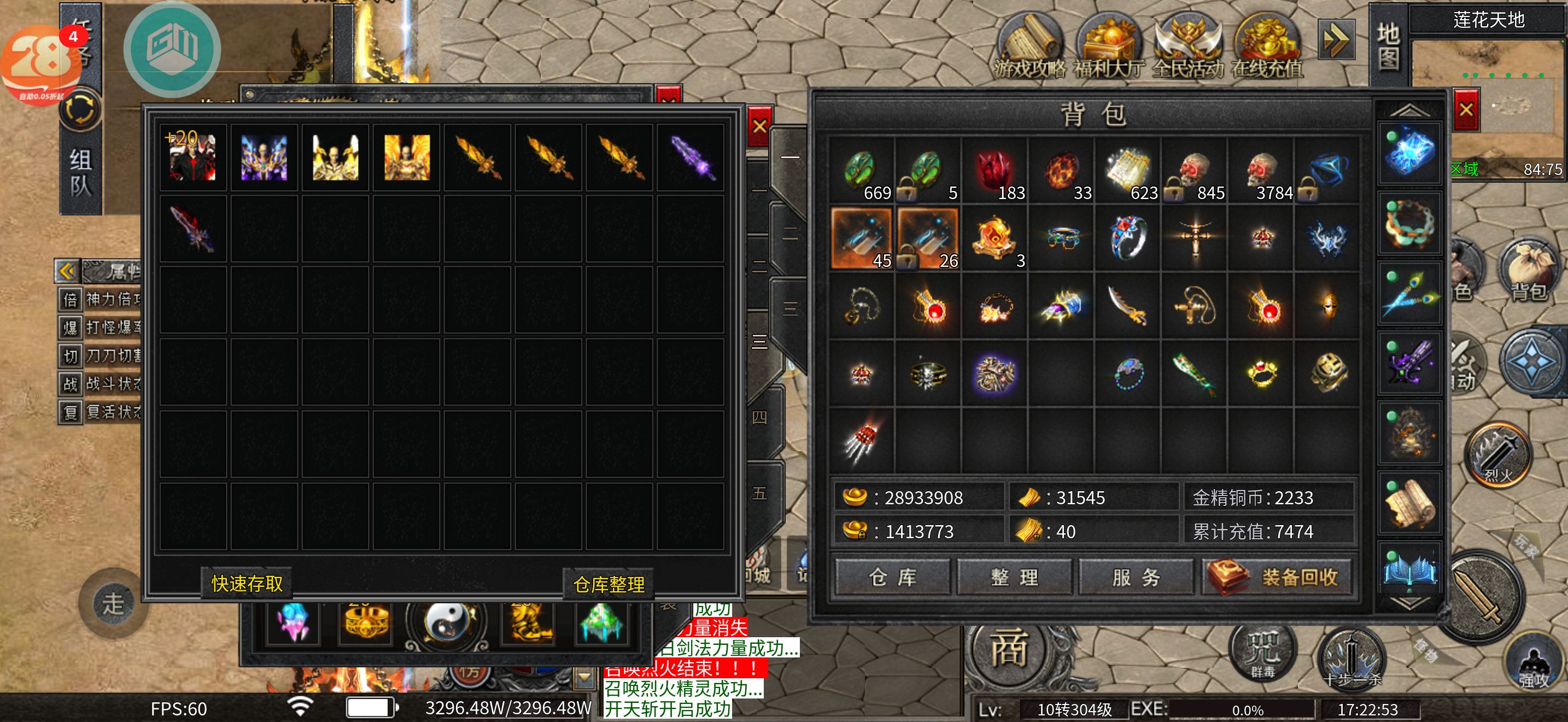Open the 服务 service button
The height and width of the screenshot is (722, 1568).
(x=1135, y=577)
